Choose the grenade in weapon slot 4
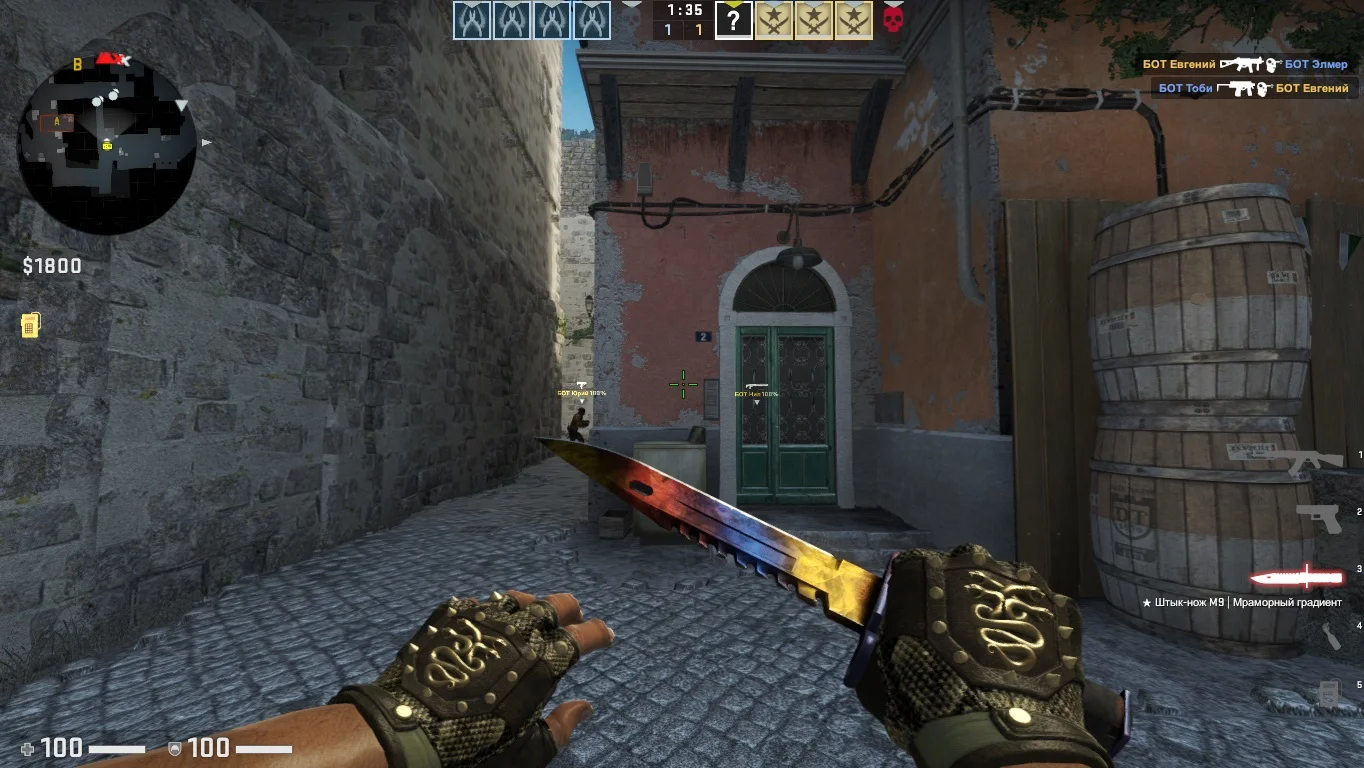The width and height of the screenshot is (1364, 768). click(1331, 635)
